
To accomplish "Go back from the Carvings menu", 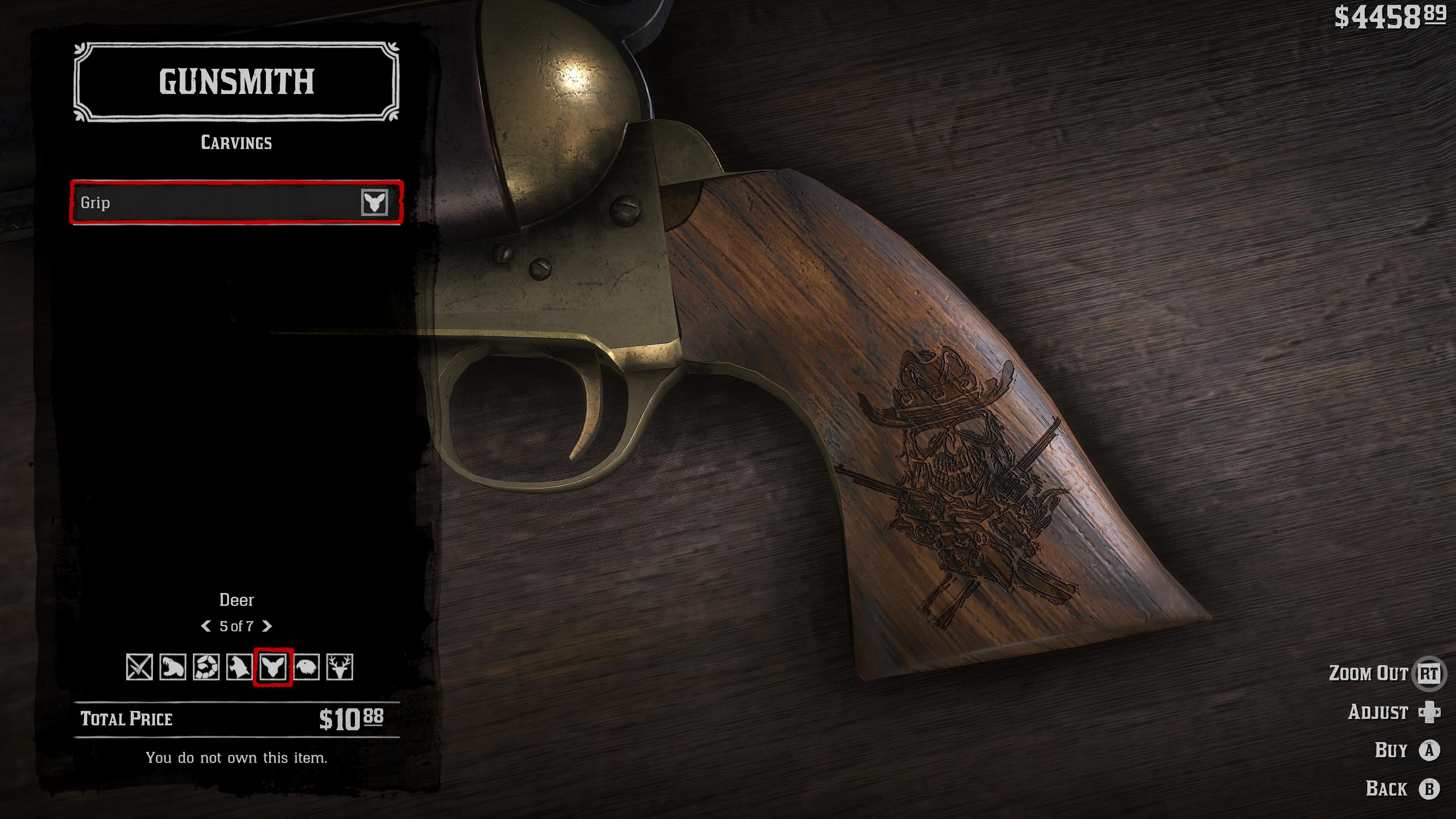I will tap(1429, 789).
